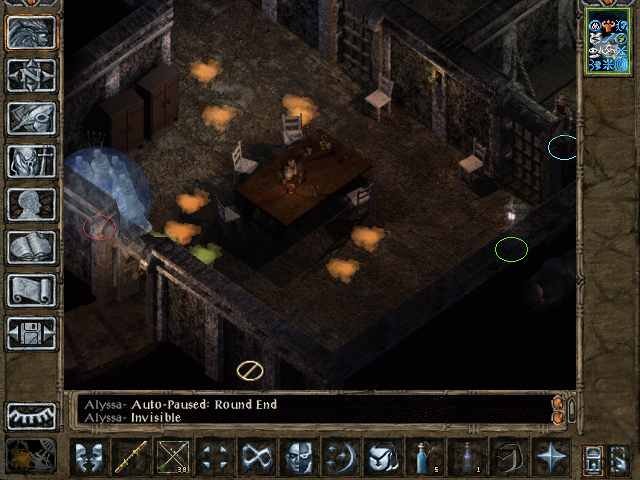The width and height of the screenshot is (640, 480).
Task: Open the priest scroll
Action: [x=31, y=290]
